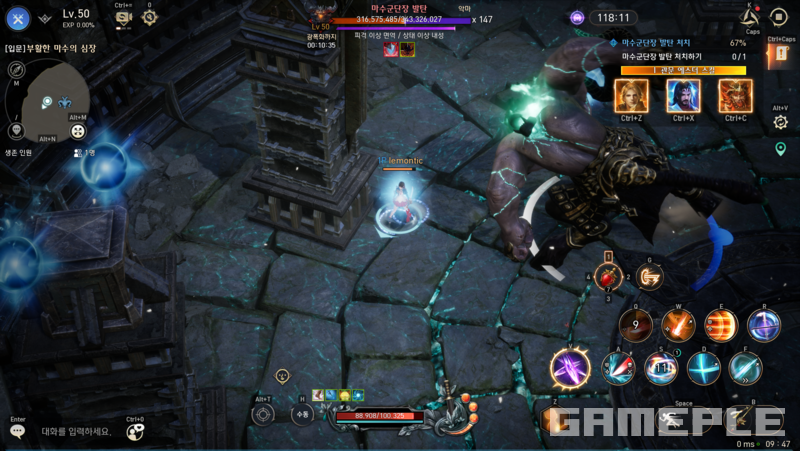This screenshot has width=800, height=451.
Task: Select the red demon Esther portrait skill
Action: tap(735, 95)
